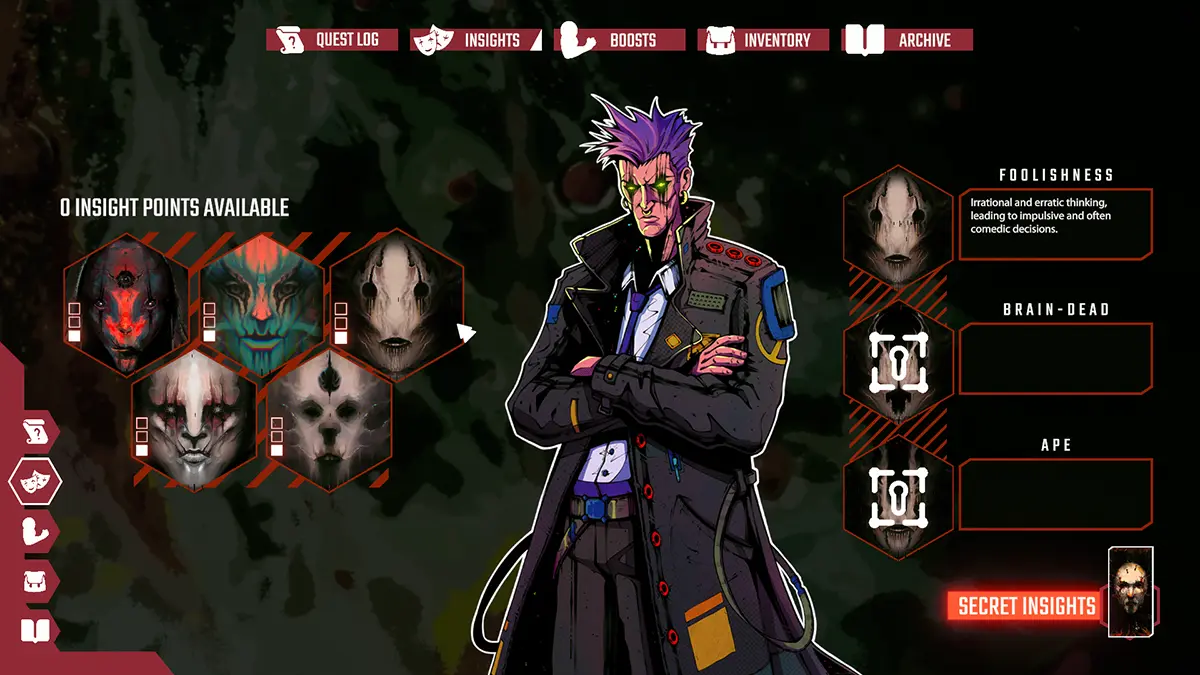Select the locked Ape insight
The image size is (1200, 675).
click(x=896, y=496)
